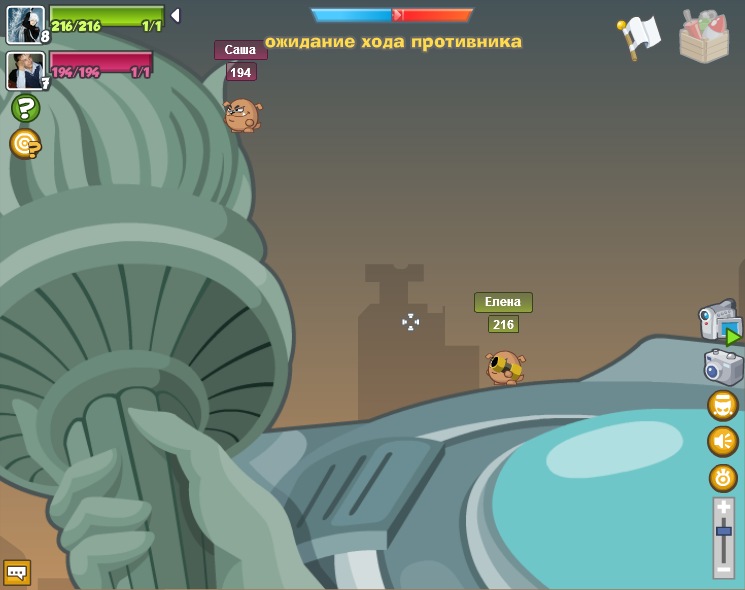Open the weapons crate inventory
The height and width of the screenshot is (590, 745).
tap(704, 37)
